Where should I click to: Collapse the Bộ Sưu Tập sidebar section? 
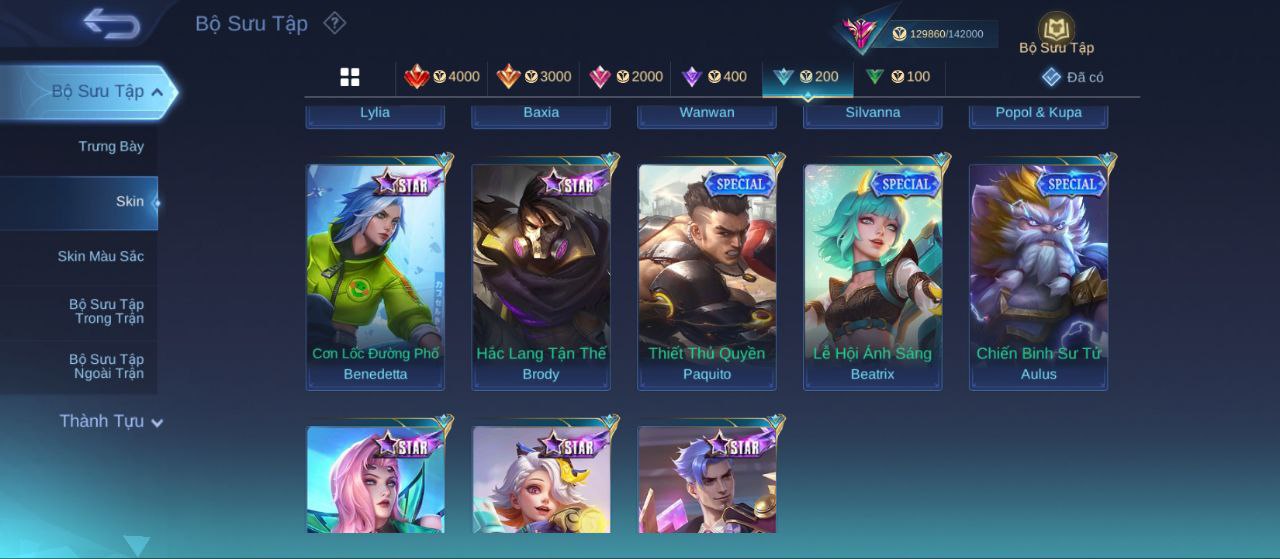[x=157, y=92]
